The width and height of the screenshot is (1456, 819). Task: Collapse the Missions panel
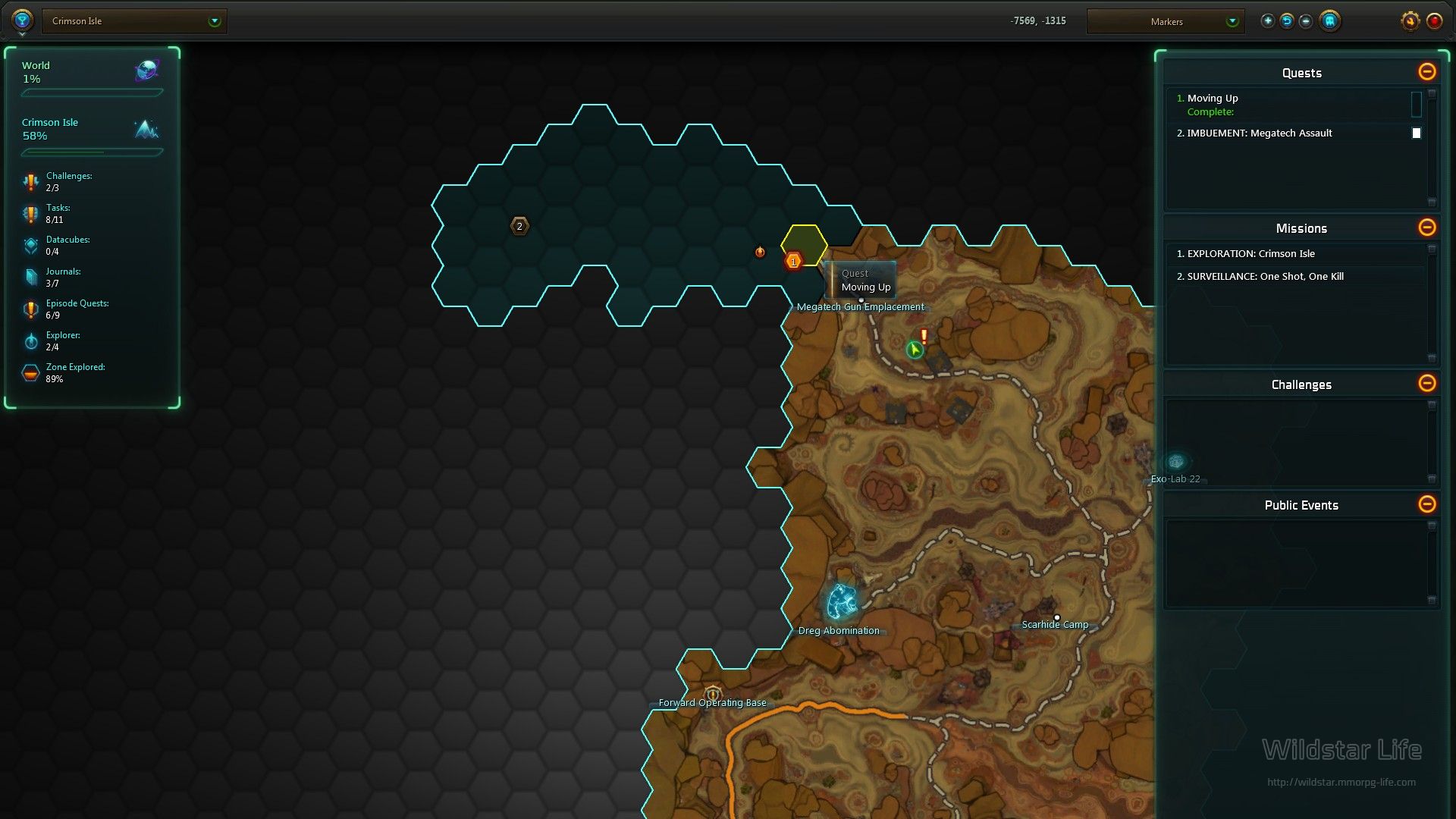pyautogui.click(x=1426, y=227)
